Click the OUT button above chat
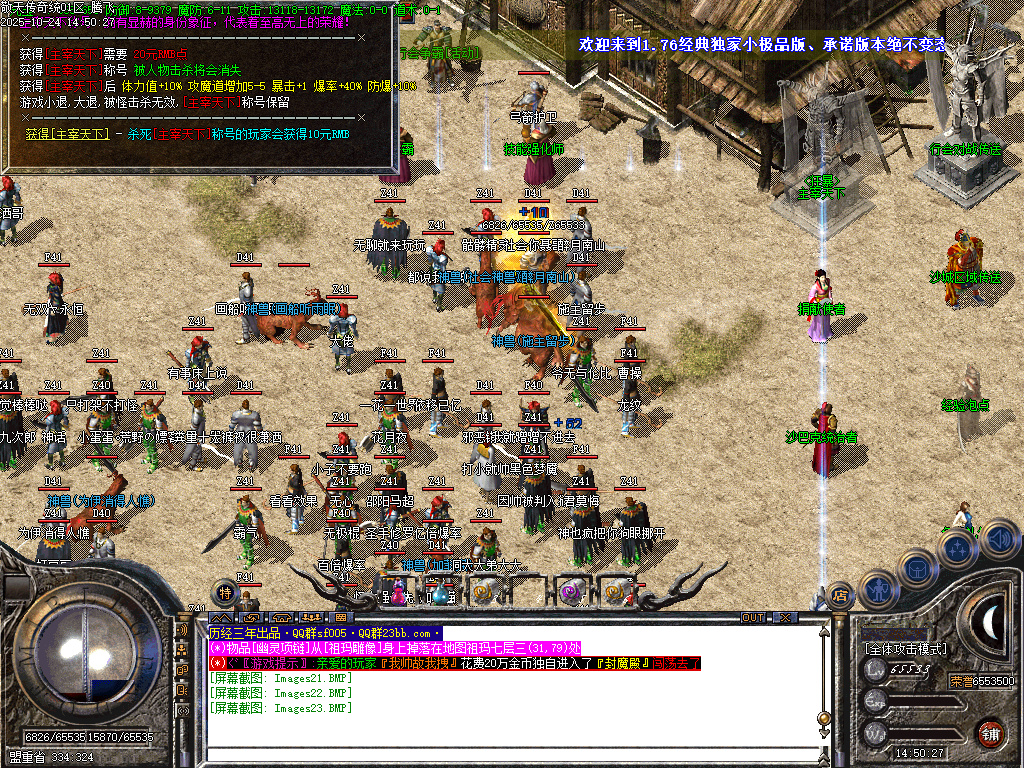Screen dimensions: 1024x768 (x=753, y=617)
